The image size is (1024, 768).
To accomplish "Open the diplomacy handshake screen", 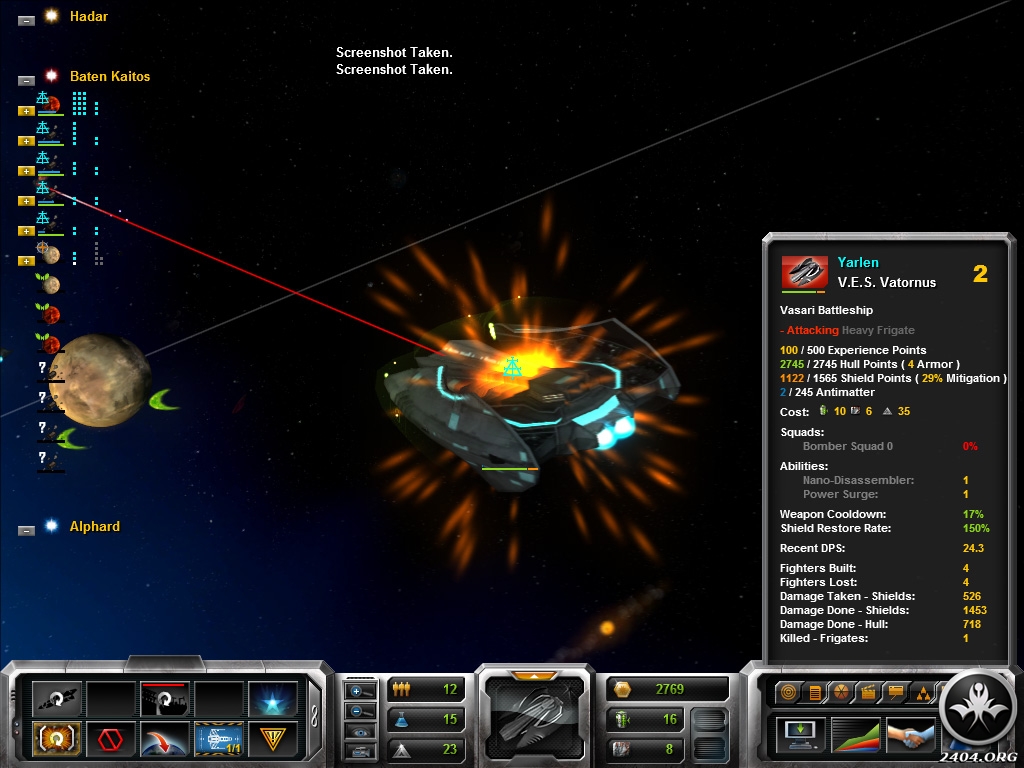I will click(909, 734).
